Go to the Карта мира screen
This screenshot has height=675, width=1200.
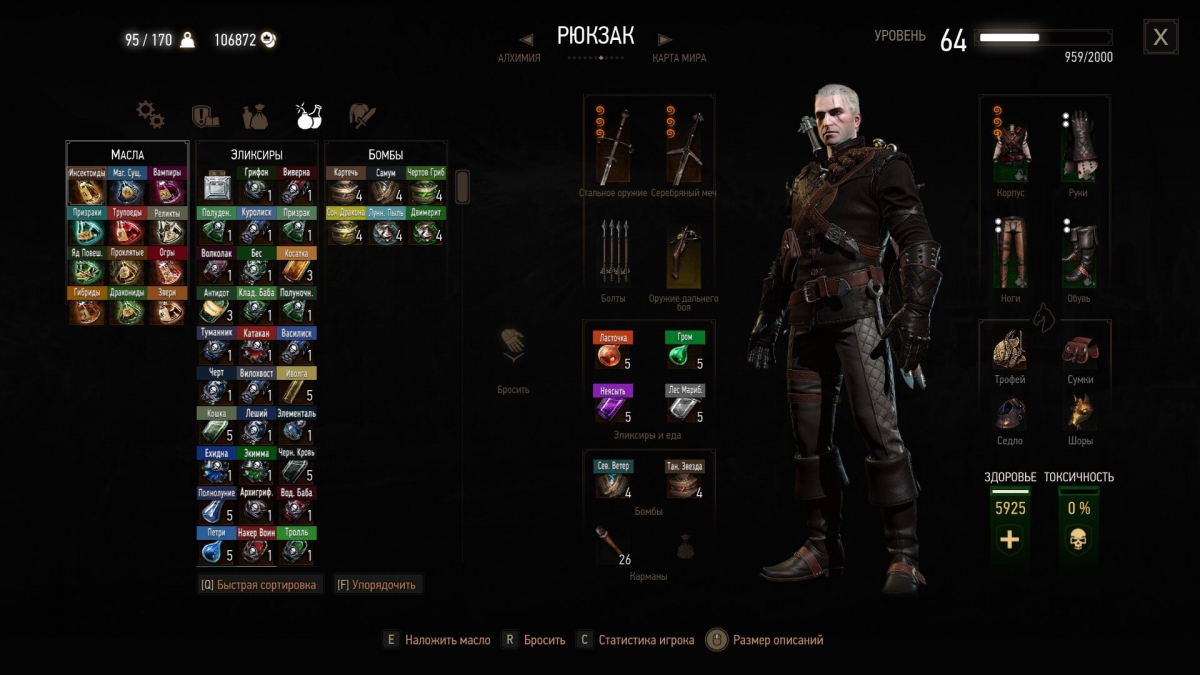679,57
